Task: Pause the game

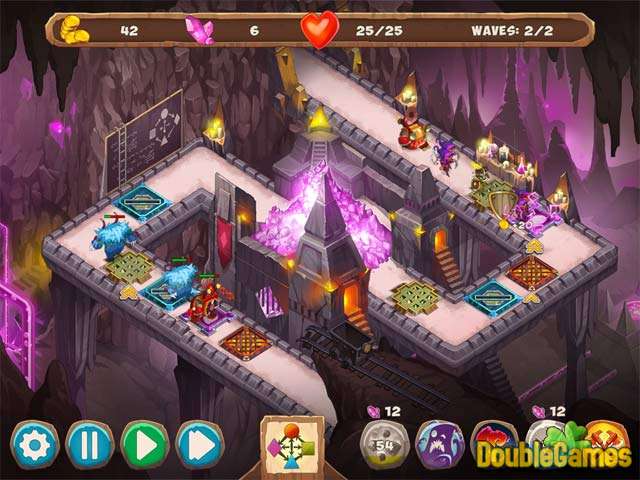Action: point(90,444)
